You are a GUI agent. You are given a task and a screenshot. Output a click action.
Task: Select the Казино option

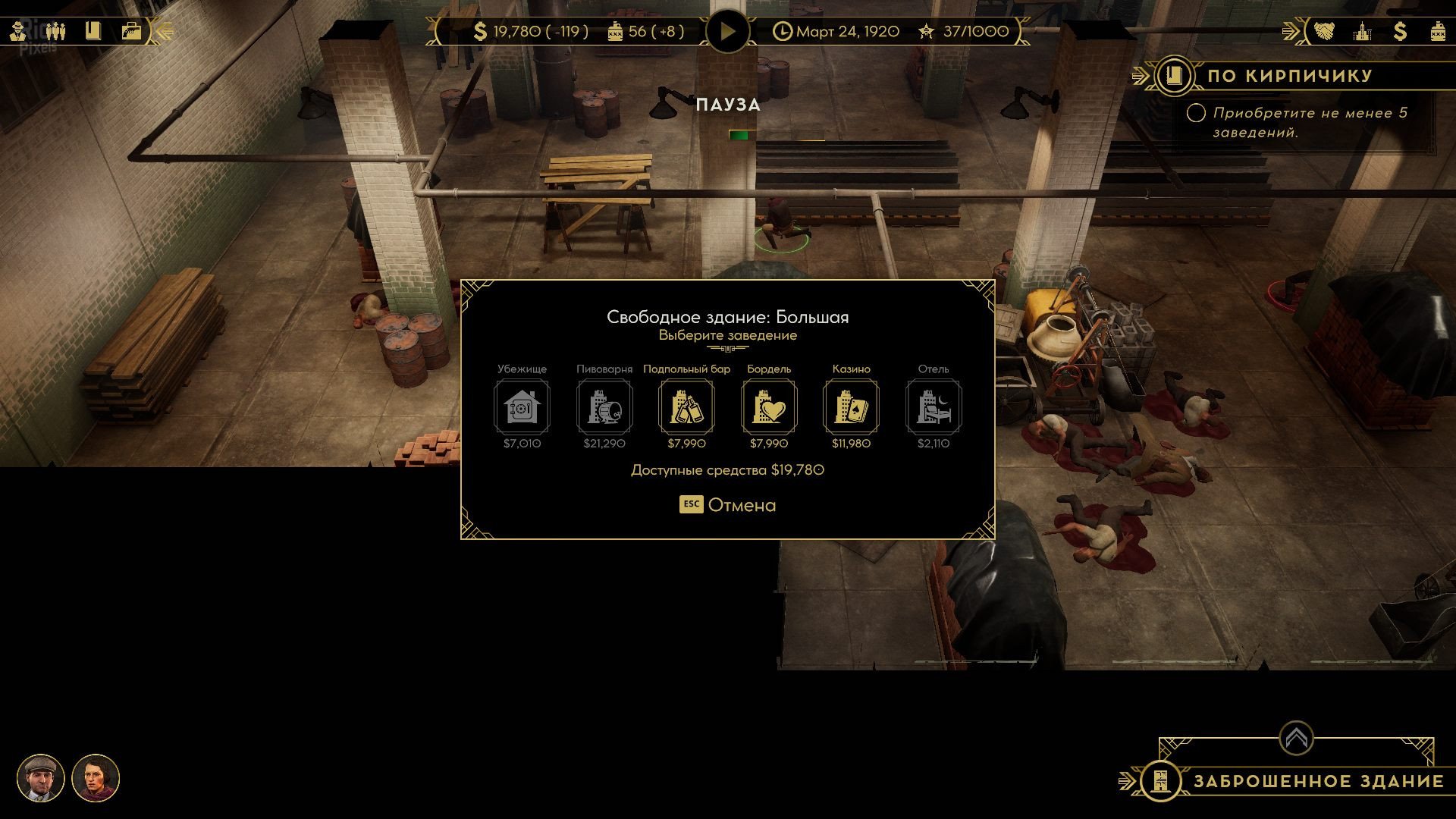pos(851,407)
